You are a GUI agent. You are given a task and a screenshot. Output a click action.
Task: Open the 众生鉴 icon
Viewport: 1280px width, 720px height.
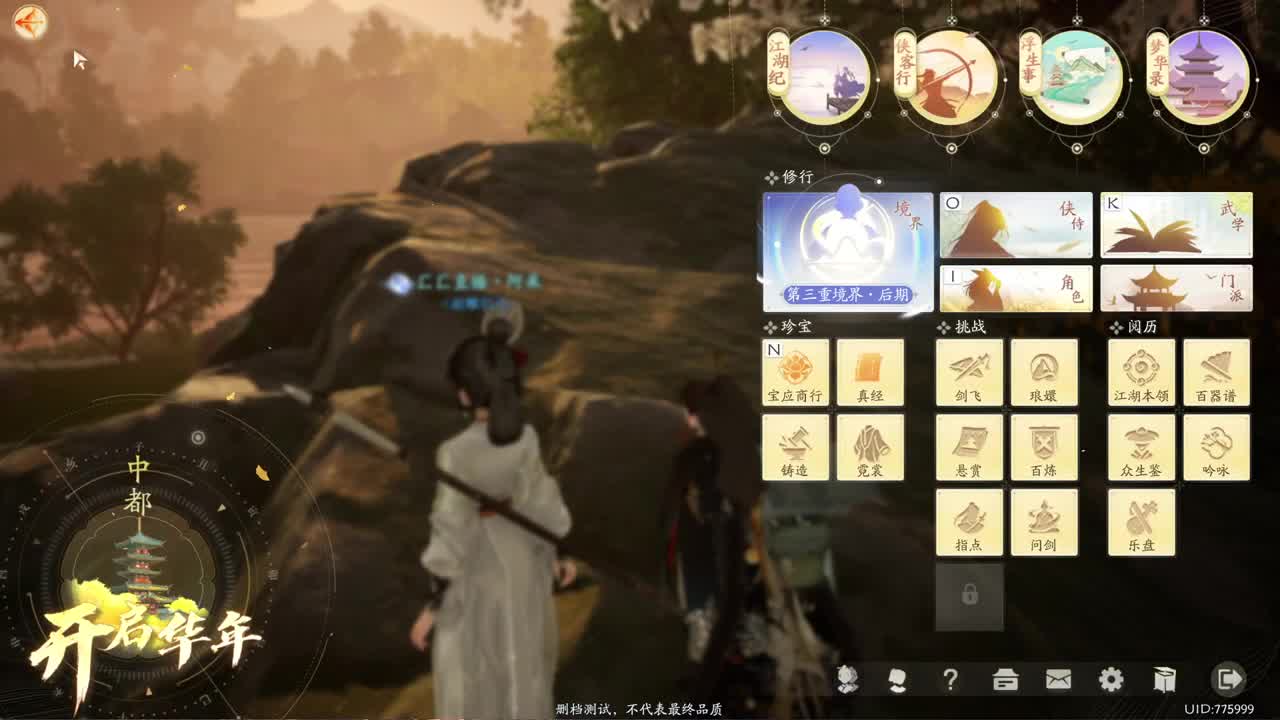(1142, 447)
